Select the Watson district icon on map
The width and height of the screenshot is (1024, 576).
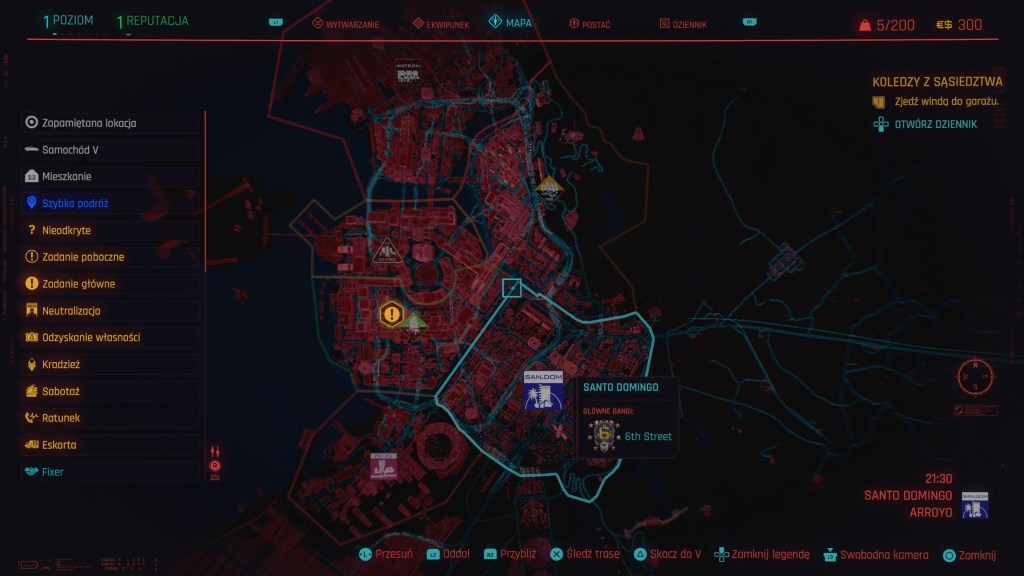click(407, 72)
